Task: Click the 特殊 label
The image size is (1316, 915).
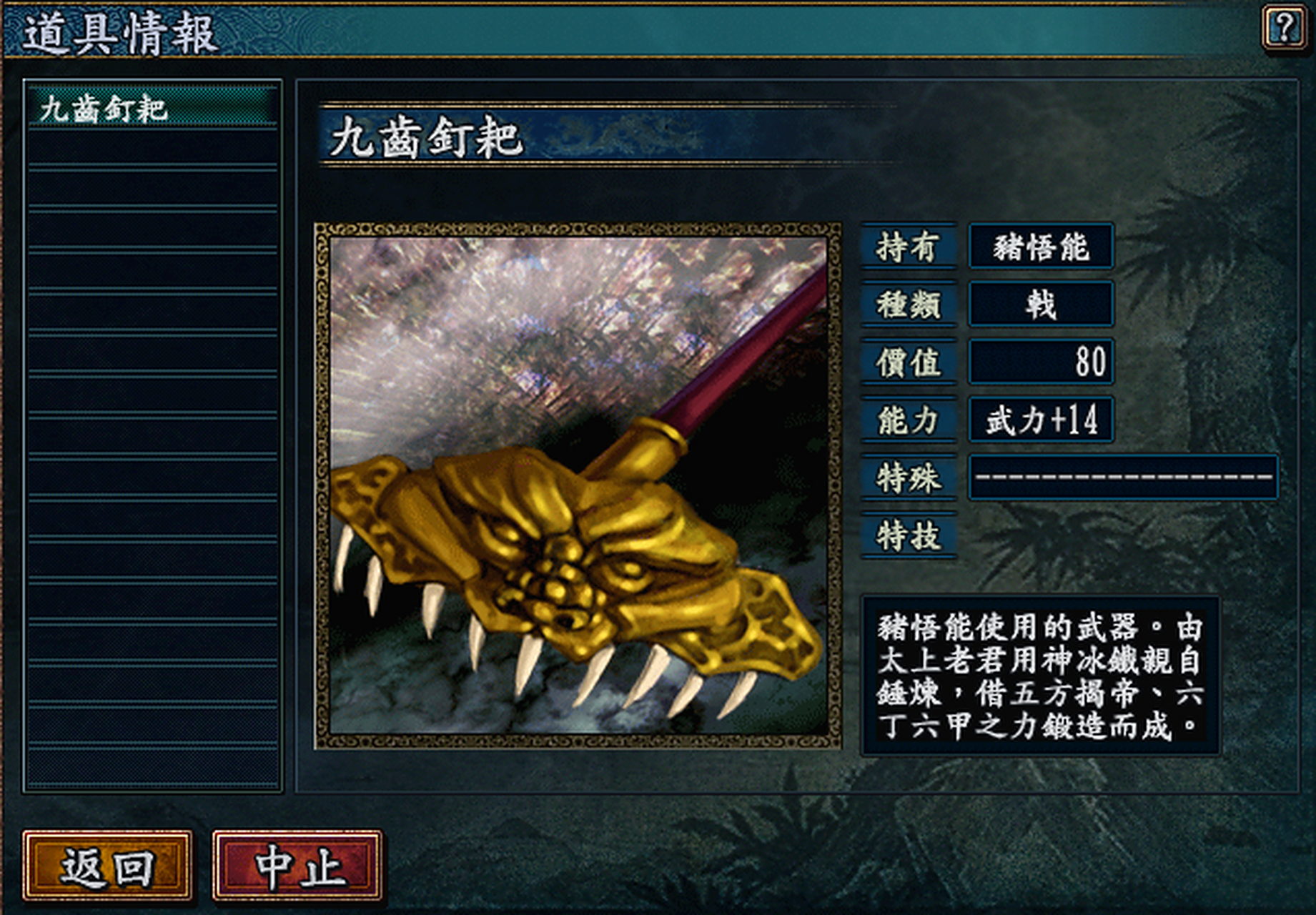Action: [x=907, y=475]
